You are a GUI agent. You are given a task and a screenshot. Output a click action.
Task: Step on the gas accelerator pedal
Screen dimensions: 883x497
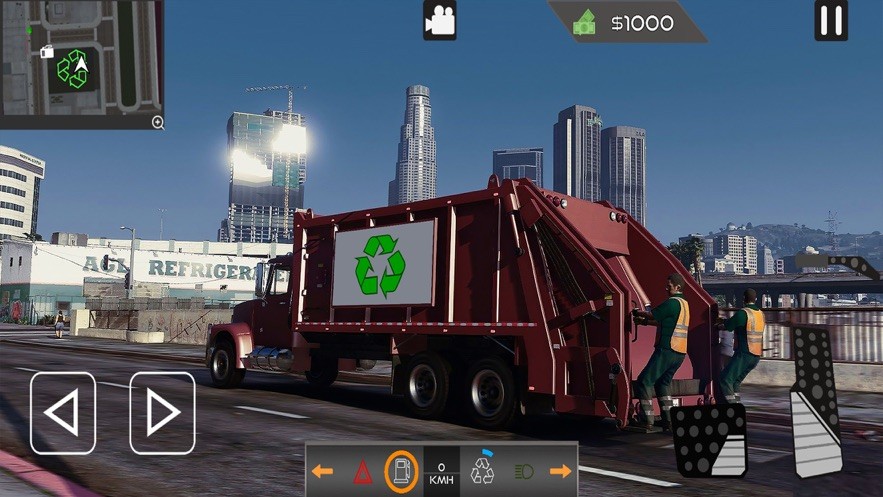pyautogui.click(x=817, y=400)
